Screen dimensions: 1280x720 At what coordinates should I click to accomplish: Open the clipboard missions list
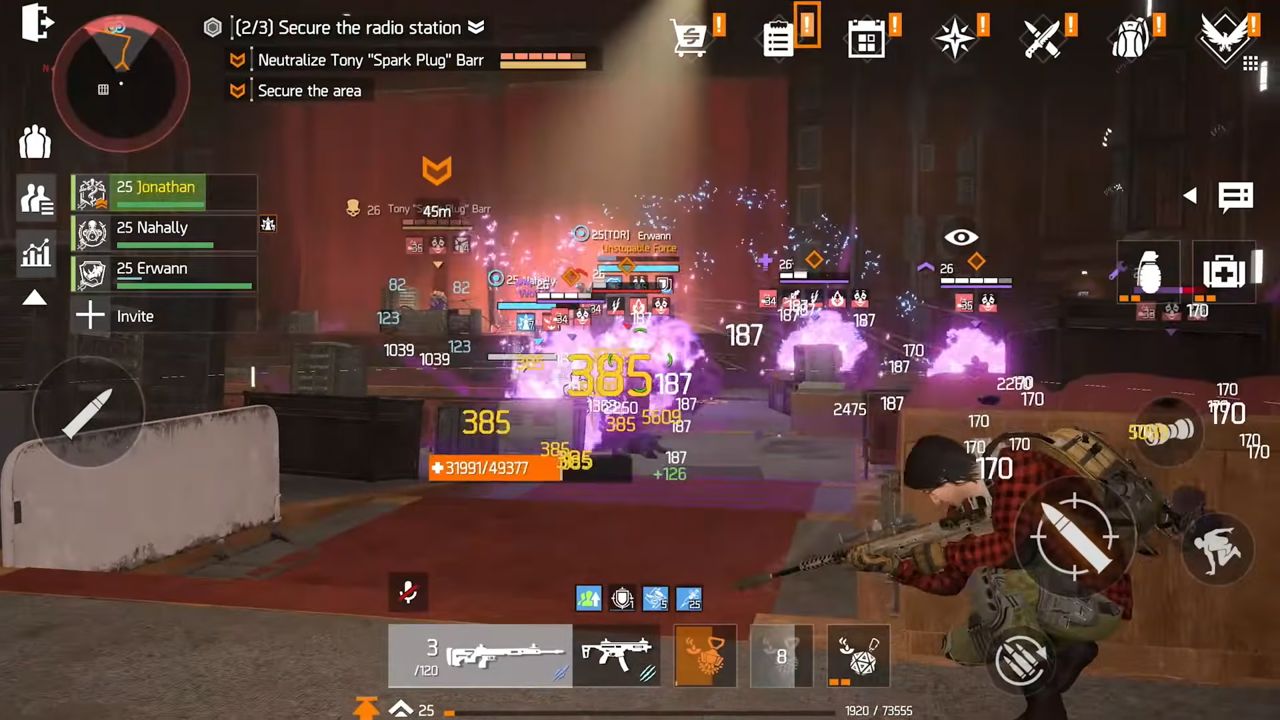(x=778, y=38)
